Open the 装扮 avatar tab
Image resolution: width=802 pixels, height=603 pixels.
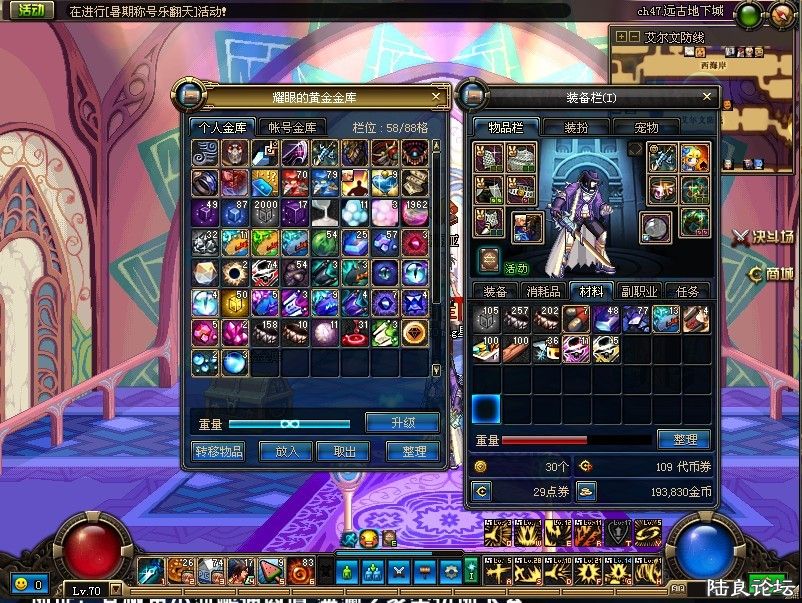(576, 128)
